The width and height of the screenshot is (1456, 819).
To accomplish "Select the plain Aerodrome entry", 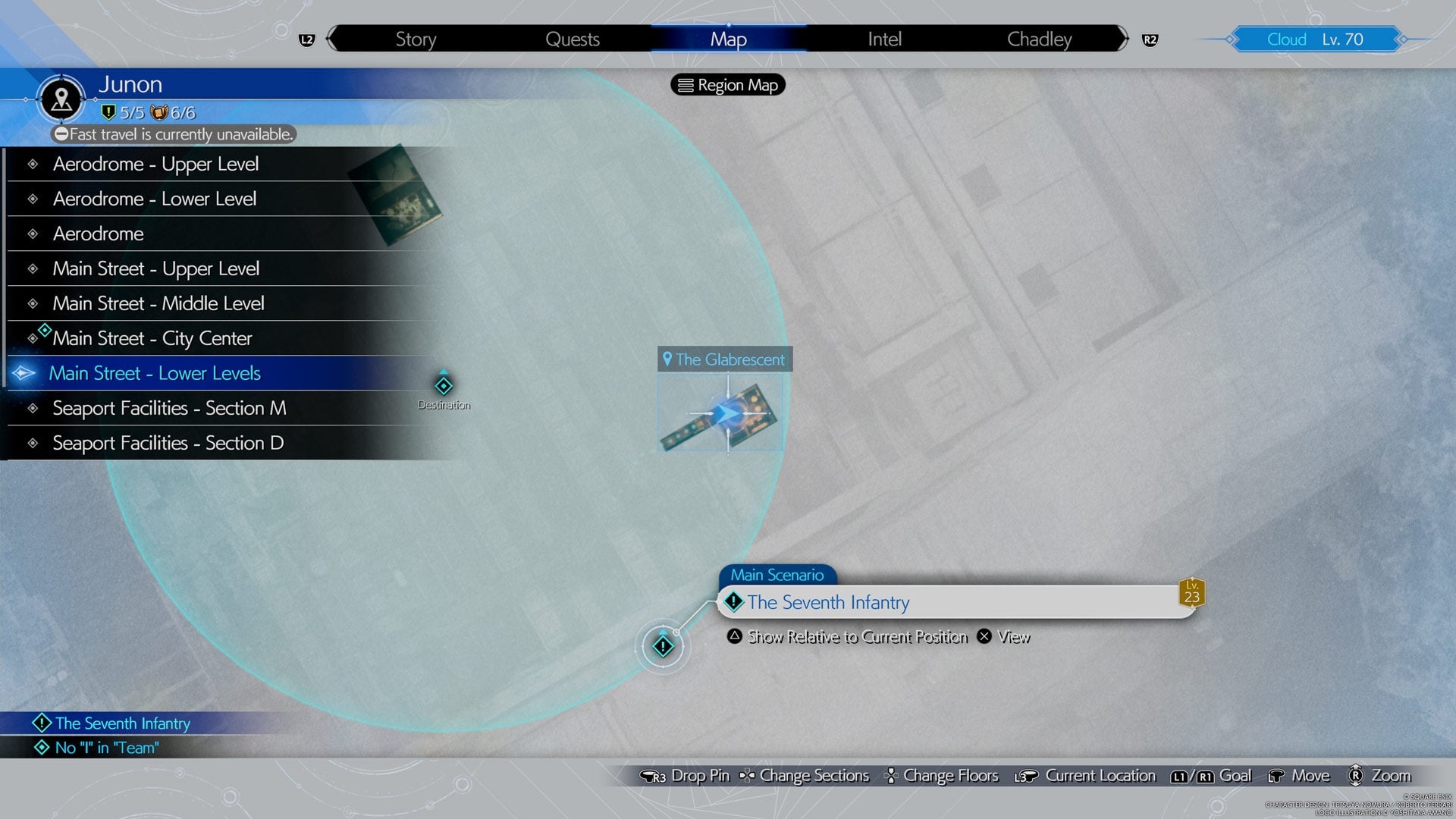I will tap(99, 234).
